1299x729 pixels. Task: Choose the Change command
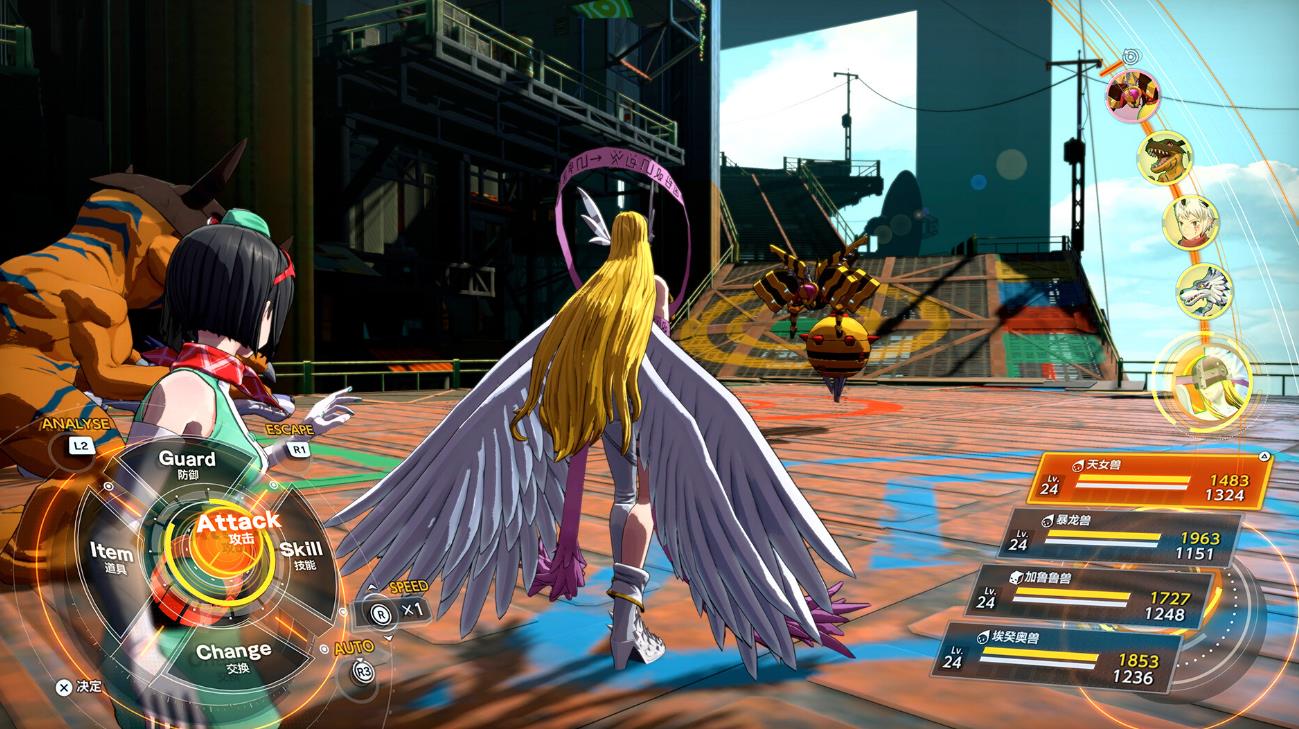(233, 655)
